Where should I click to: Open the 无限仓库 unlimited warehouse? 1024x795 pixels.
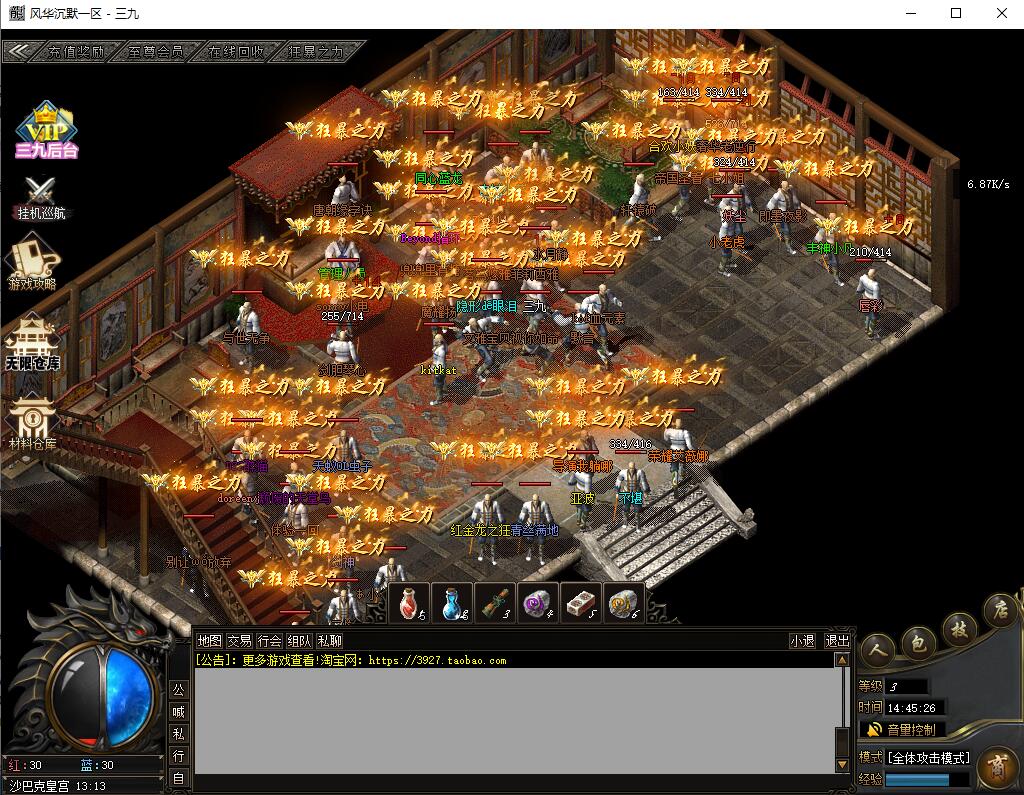pyautogui.click(x=32, y=343)
